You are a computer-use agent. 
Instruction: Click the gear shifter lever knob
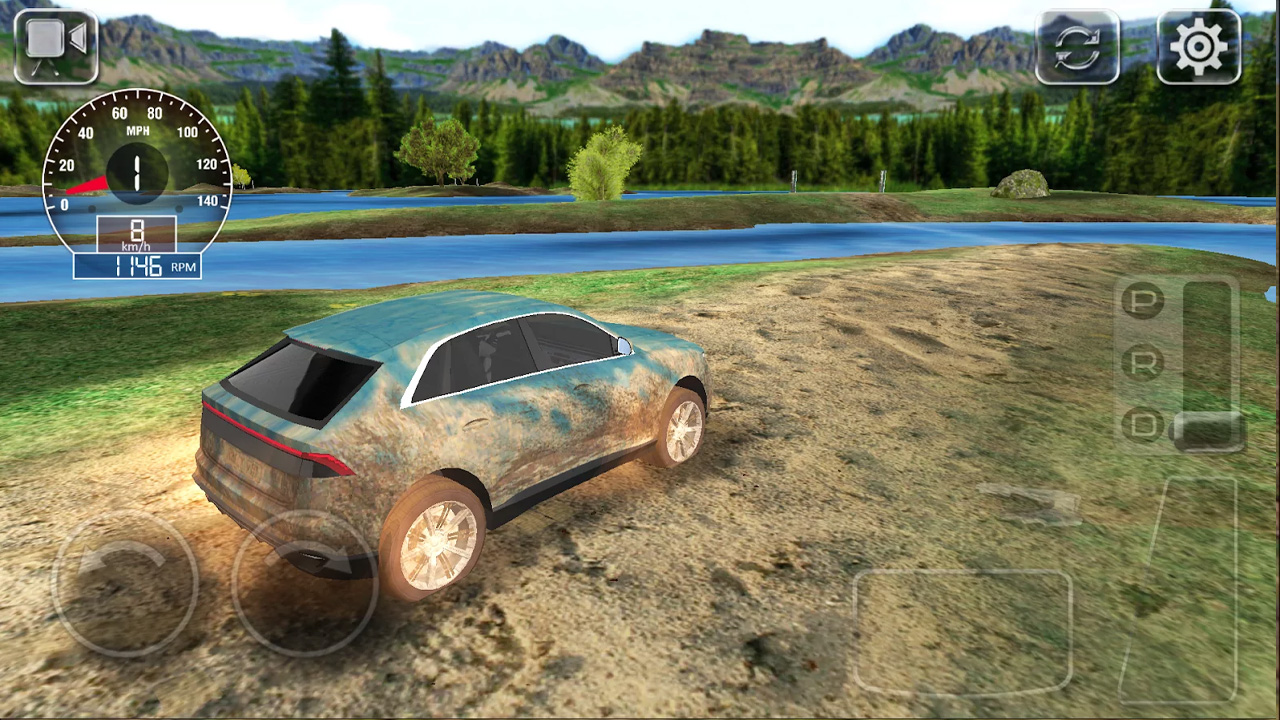[1208, 431]
